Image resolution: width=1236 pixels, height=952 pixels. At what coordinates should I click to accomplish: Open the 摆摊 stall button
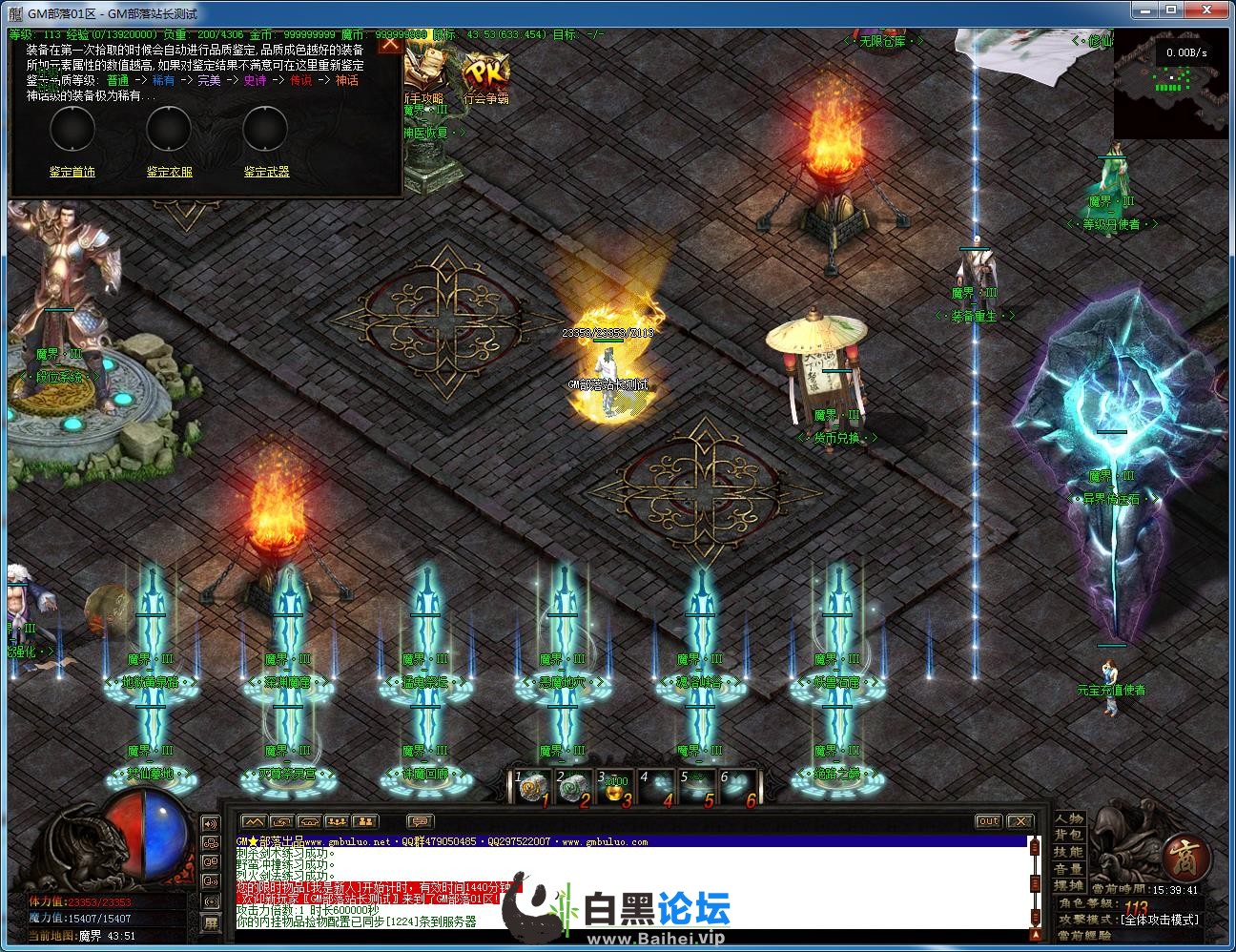pyautogui.click(x=1069, y=885)
